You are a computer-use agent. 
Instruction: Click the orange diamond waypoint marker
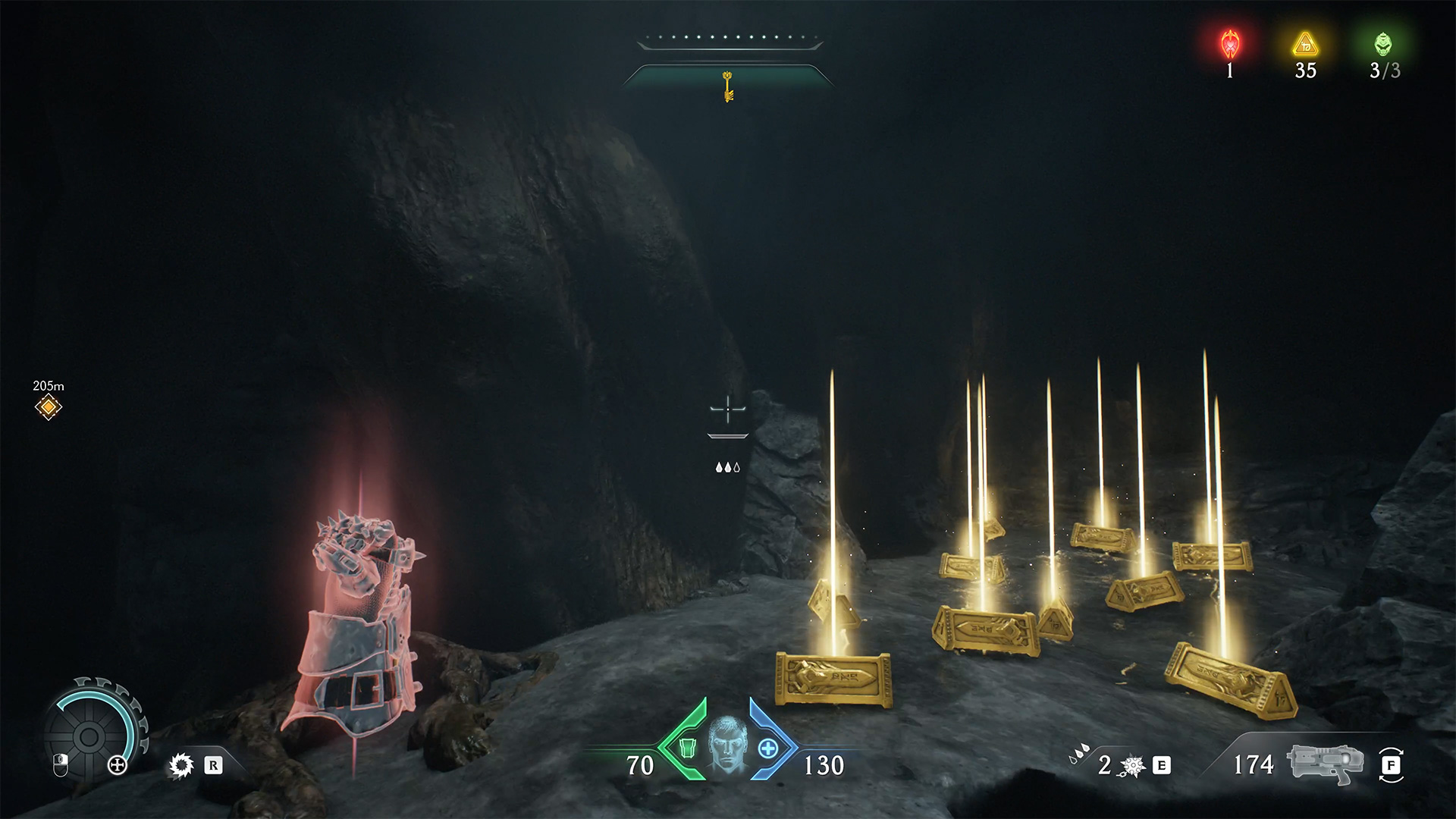click(49, 407)
